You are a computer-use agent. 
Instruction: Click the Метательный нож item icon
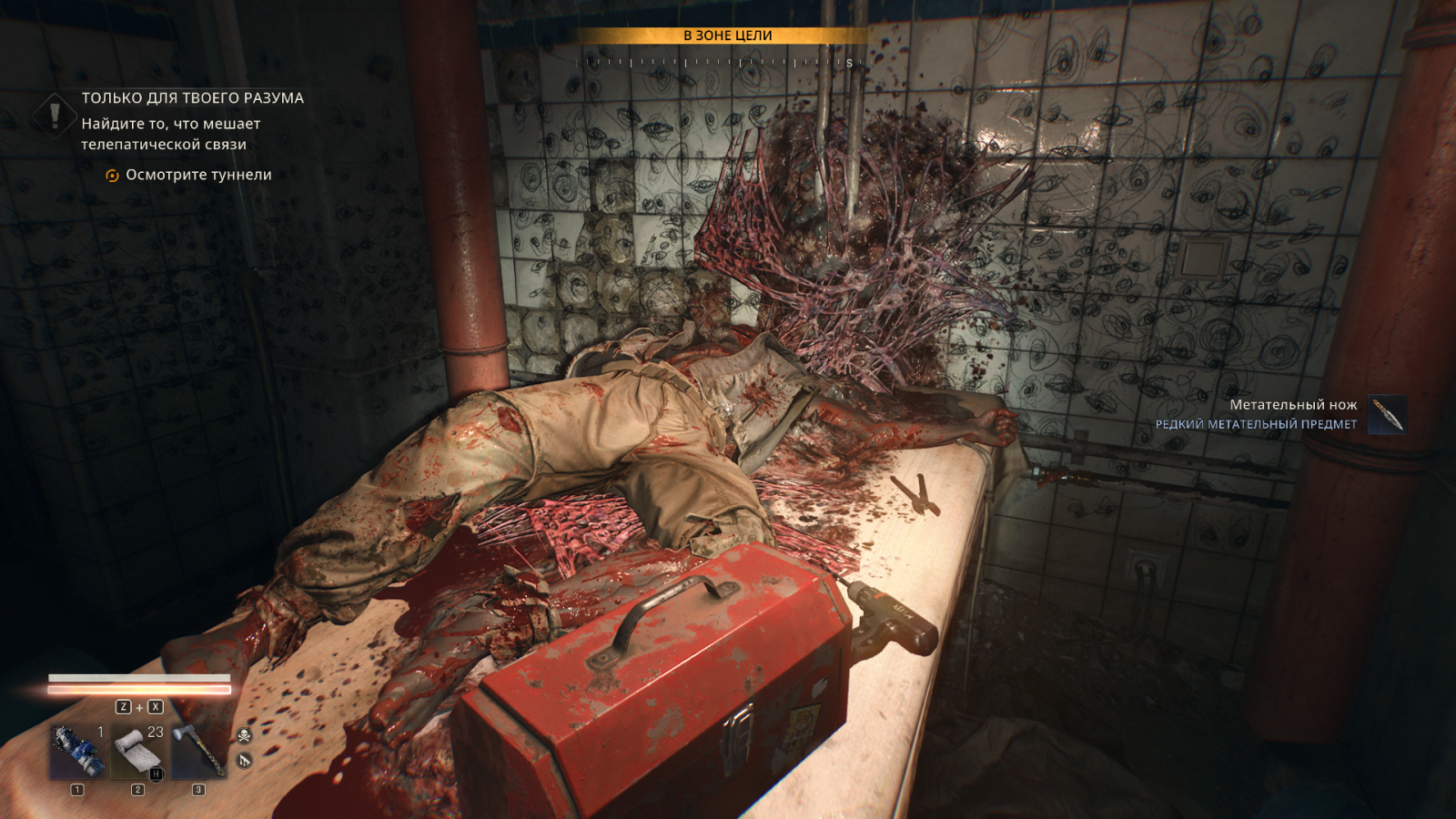1388,414
